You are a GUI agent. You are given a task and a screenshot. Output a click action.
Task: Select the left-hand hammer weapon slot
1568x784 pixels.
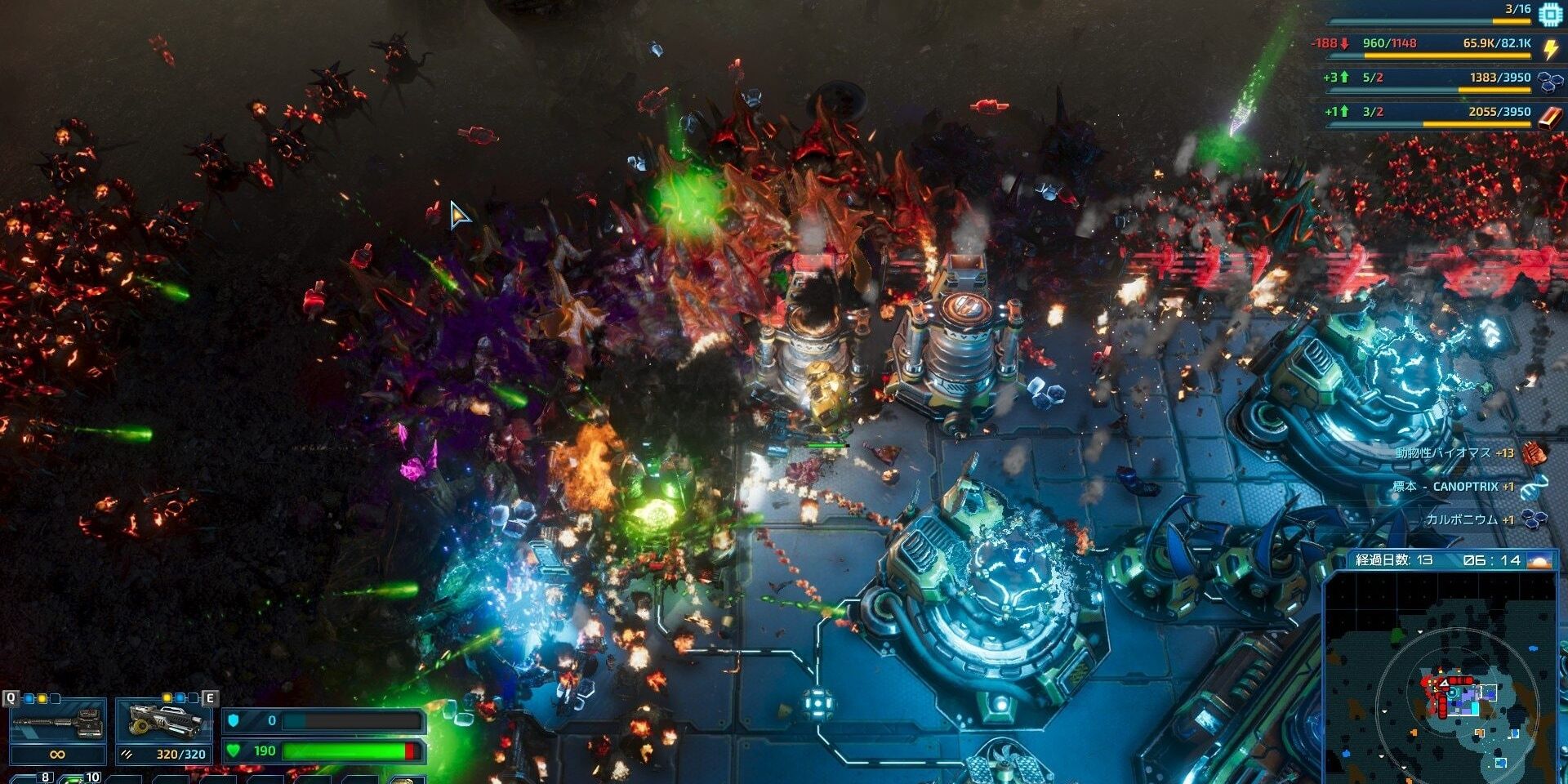pos(57,722)
